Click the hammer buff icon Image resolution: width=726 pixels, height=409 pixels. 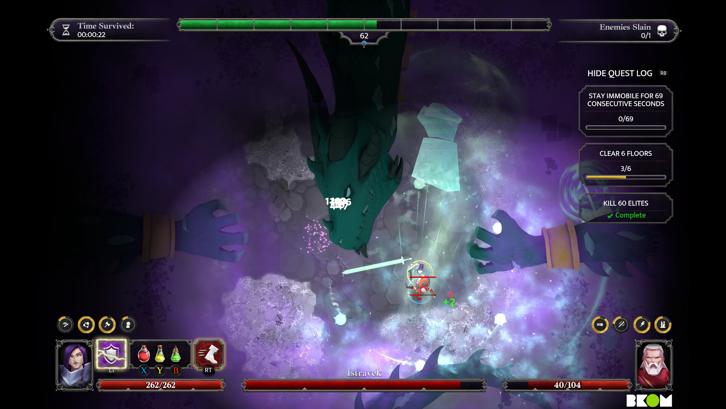point(107,324)
